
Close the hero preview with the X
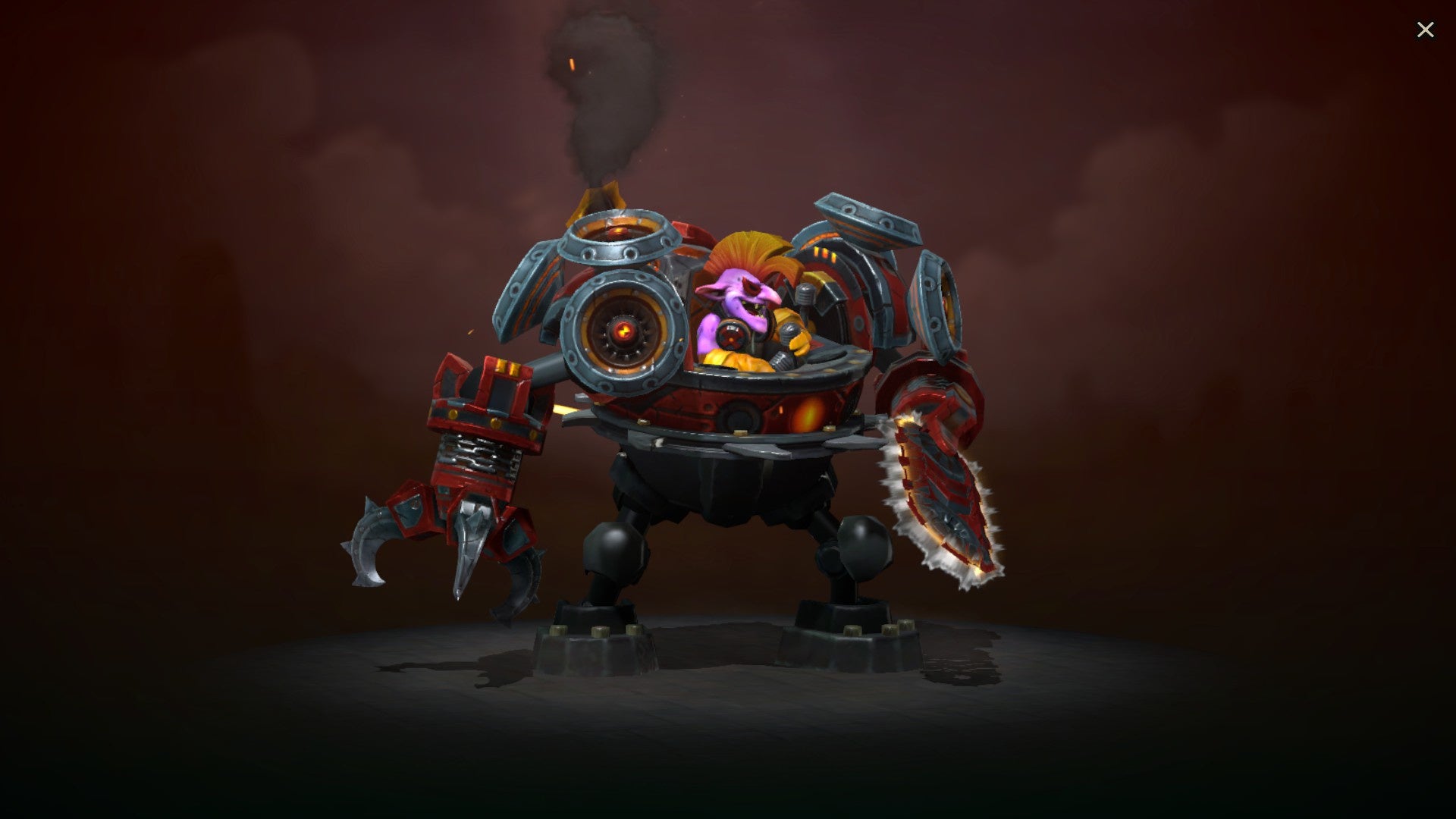point(1426,29)
